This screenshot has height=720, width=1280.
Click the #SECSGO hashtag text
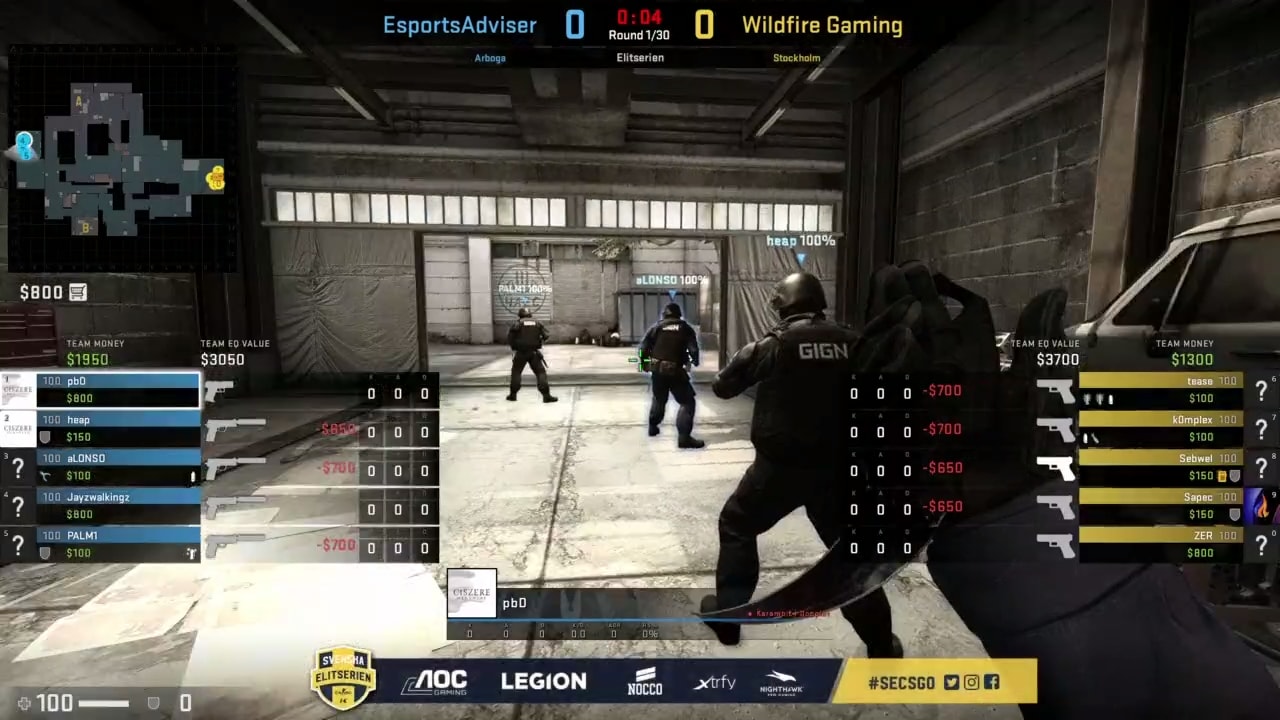903,682
